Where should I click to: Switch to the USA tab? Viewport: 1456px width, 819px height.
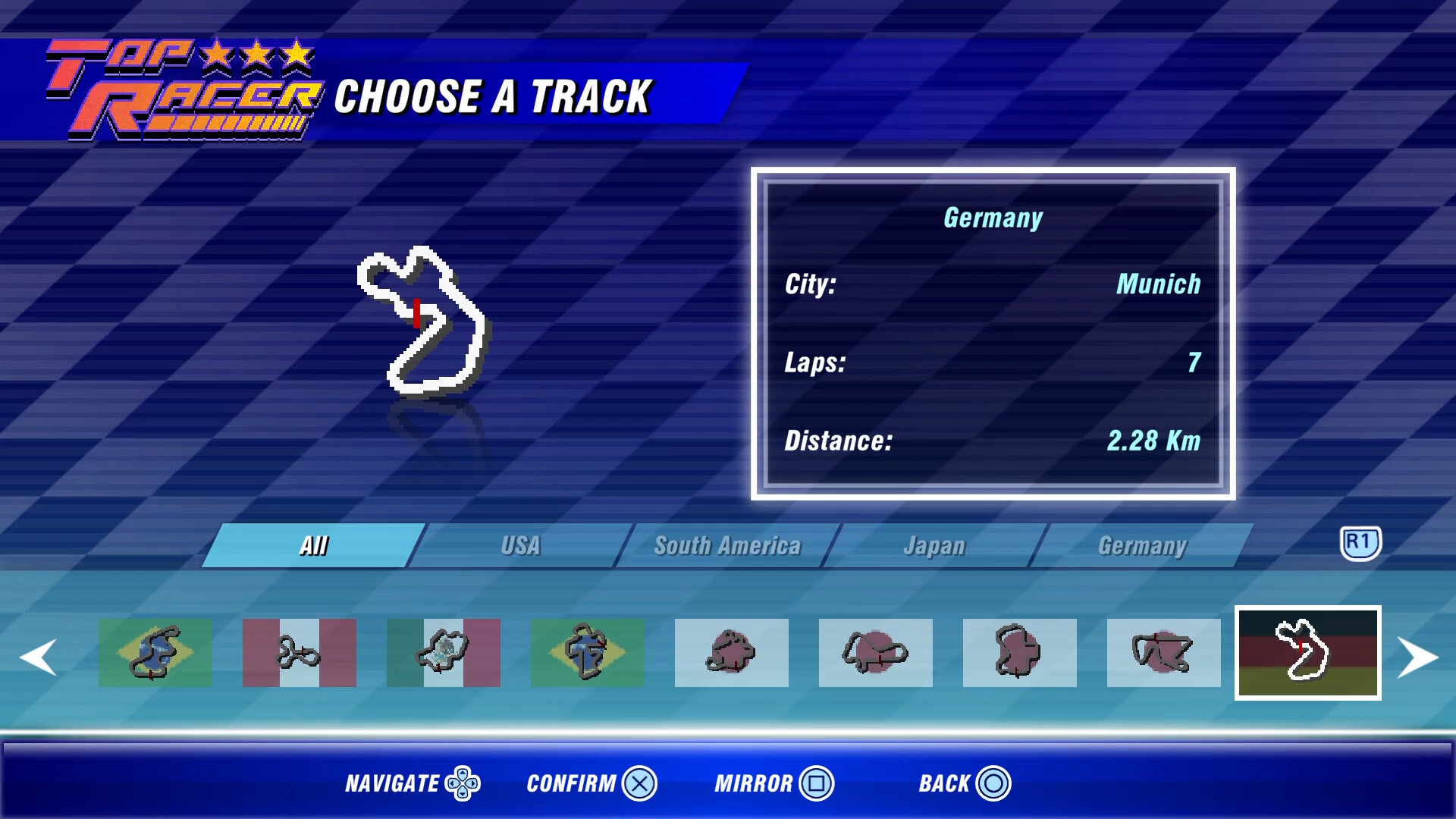(x=520, y=544)
